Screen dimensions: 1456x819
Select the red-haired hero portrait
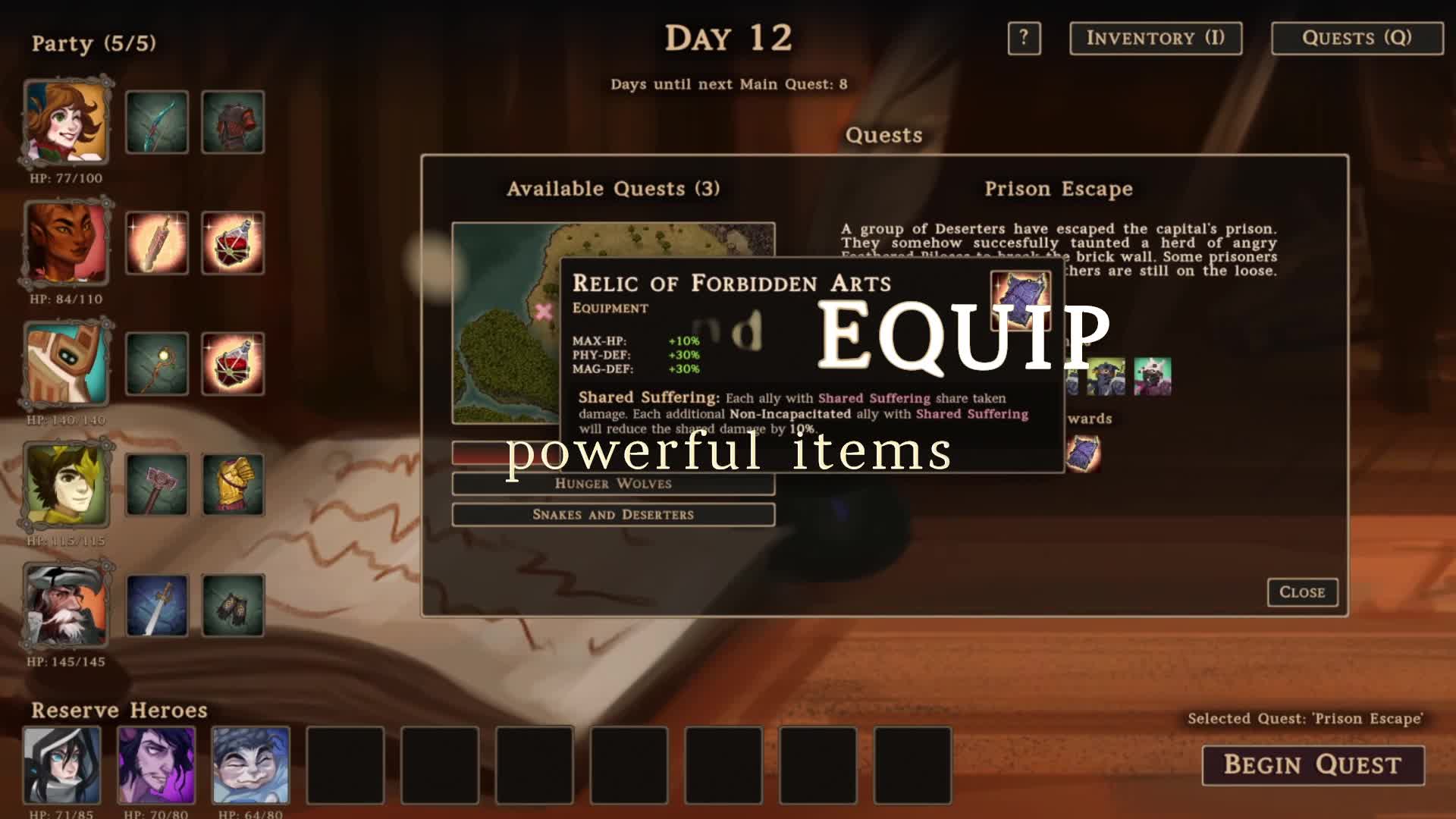66,122
